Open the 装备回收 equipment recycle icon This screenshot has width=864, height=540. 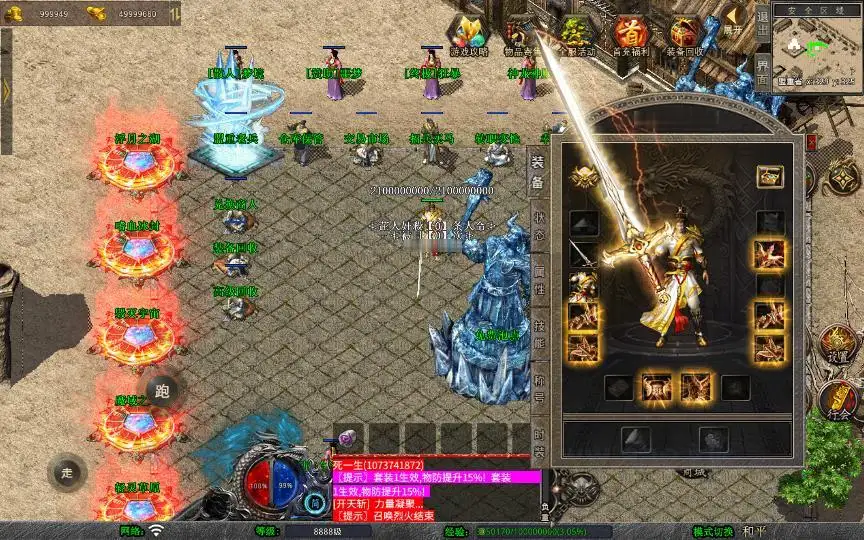[x=685, y=33]
